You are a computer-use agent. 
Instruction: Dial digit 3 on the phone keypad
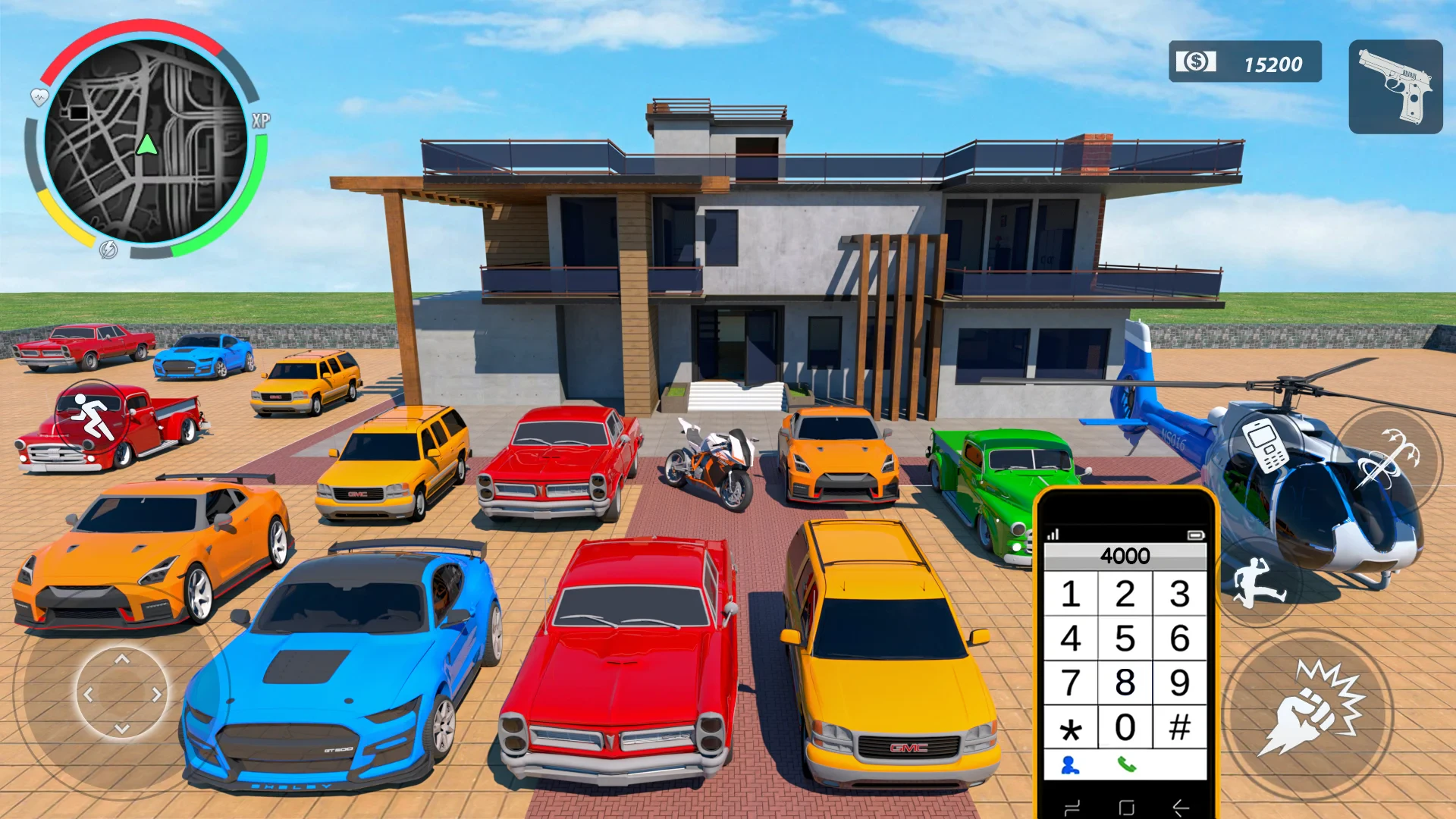coord(1179,594)
